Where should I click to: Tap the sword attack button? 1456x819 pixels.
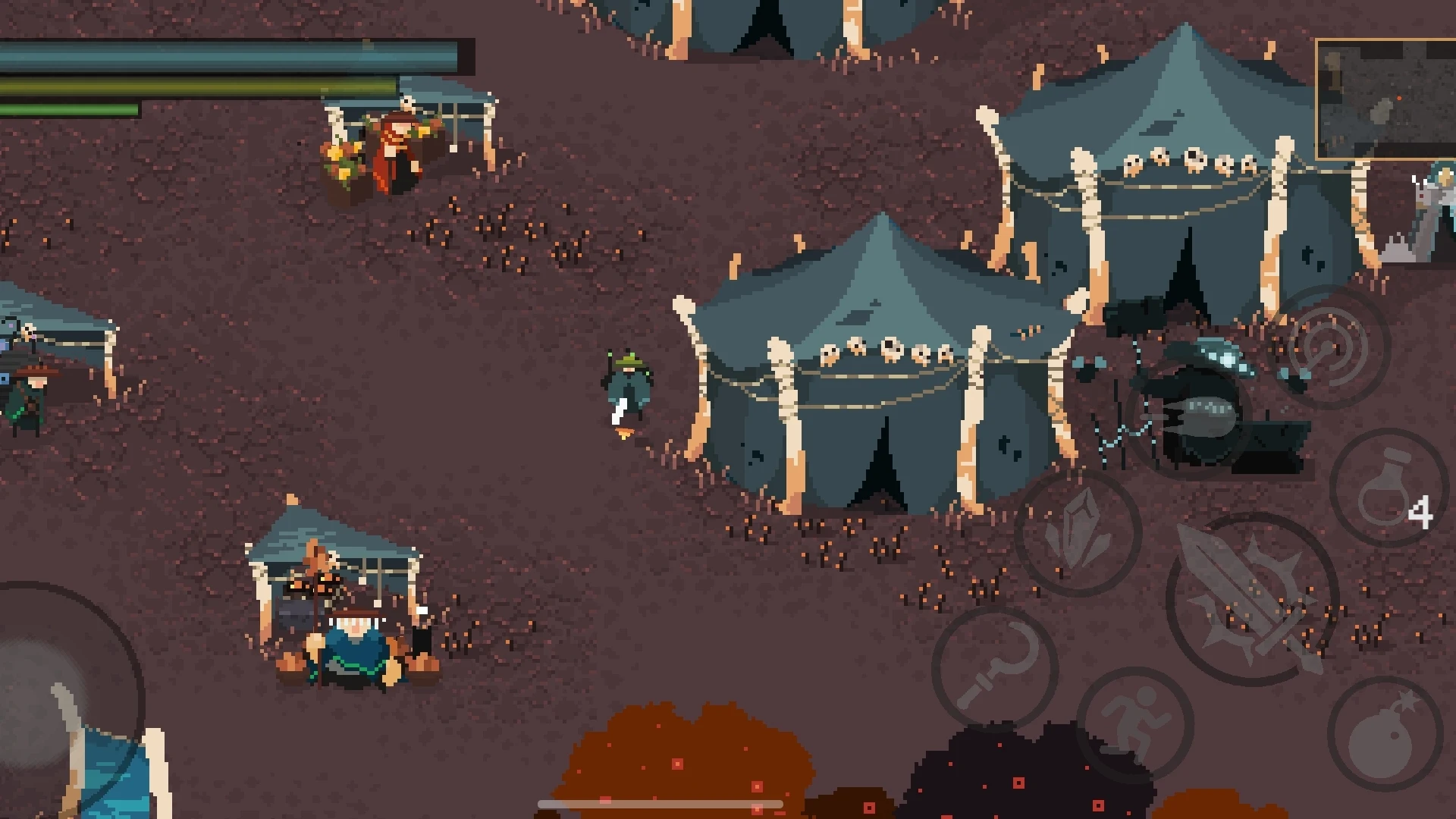point(1252,599)
